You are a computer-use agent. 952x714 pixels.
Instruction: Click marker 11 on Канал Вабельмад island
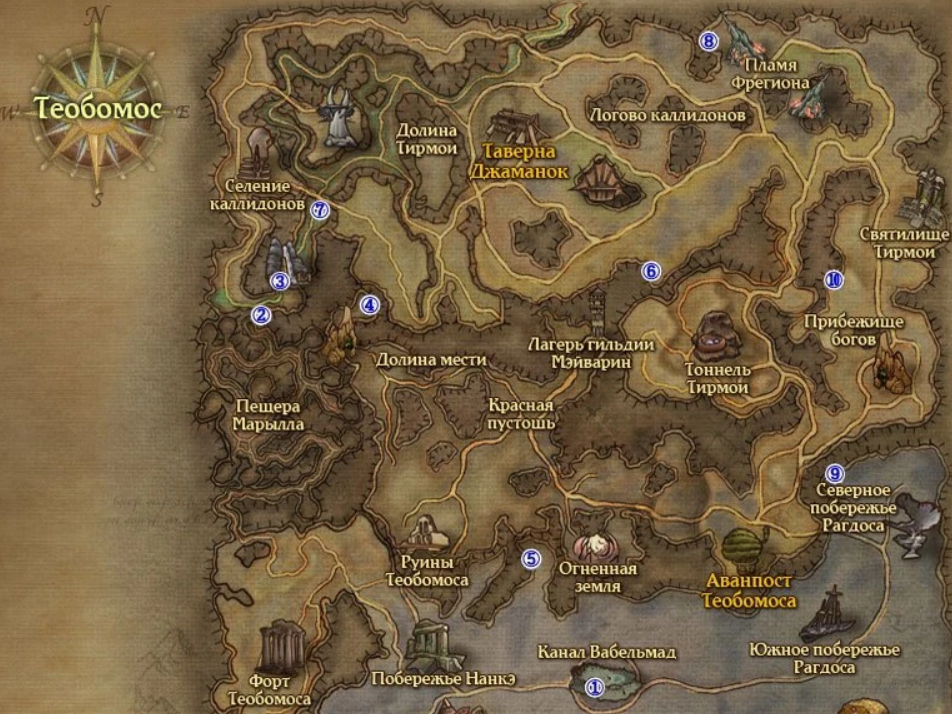[x=595, y=687]
